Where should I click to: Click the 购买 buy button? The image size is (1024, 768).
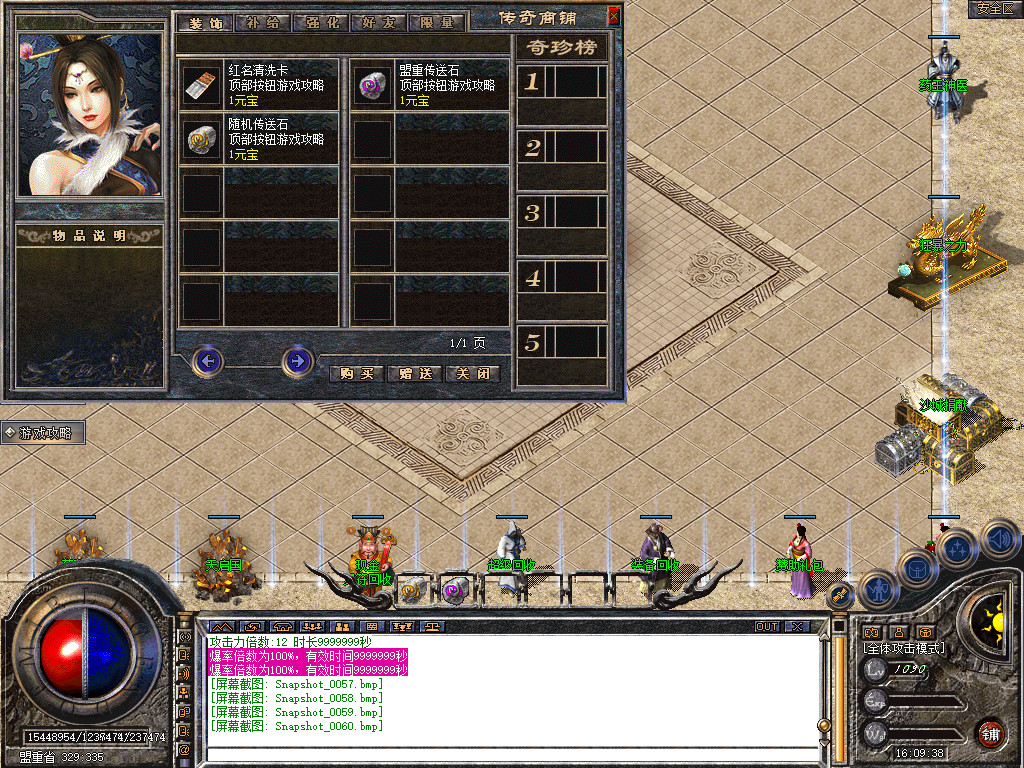point(356,373)
